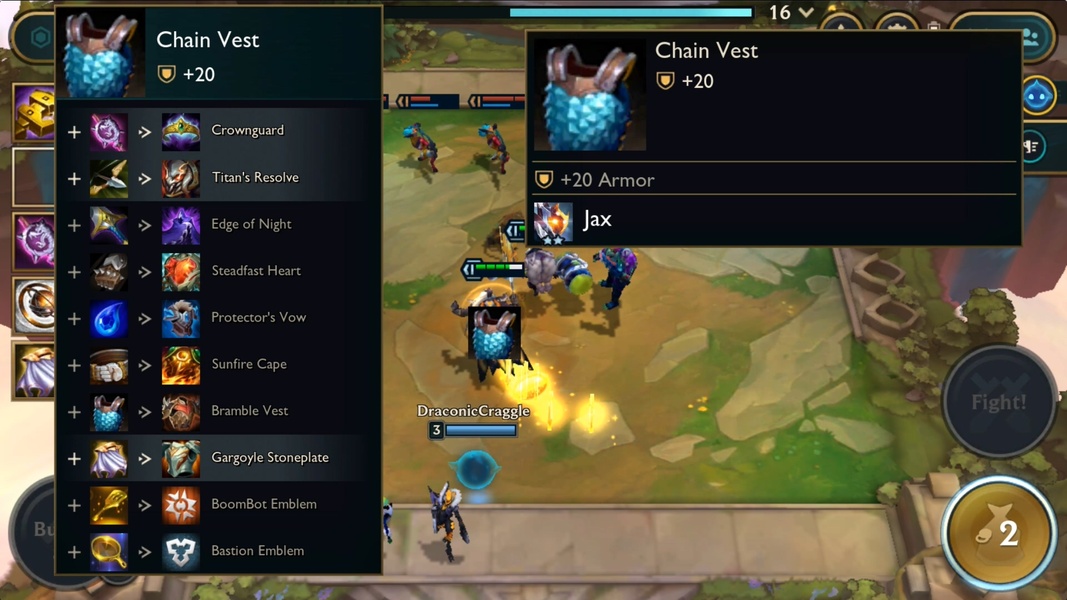This screenshot has width=1067, height=600.
Task: Select the white cloak item on the bench
Action: pyautogui.click(x=34, y=371)
